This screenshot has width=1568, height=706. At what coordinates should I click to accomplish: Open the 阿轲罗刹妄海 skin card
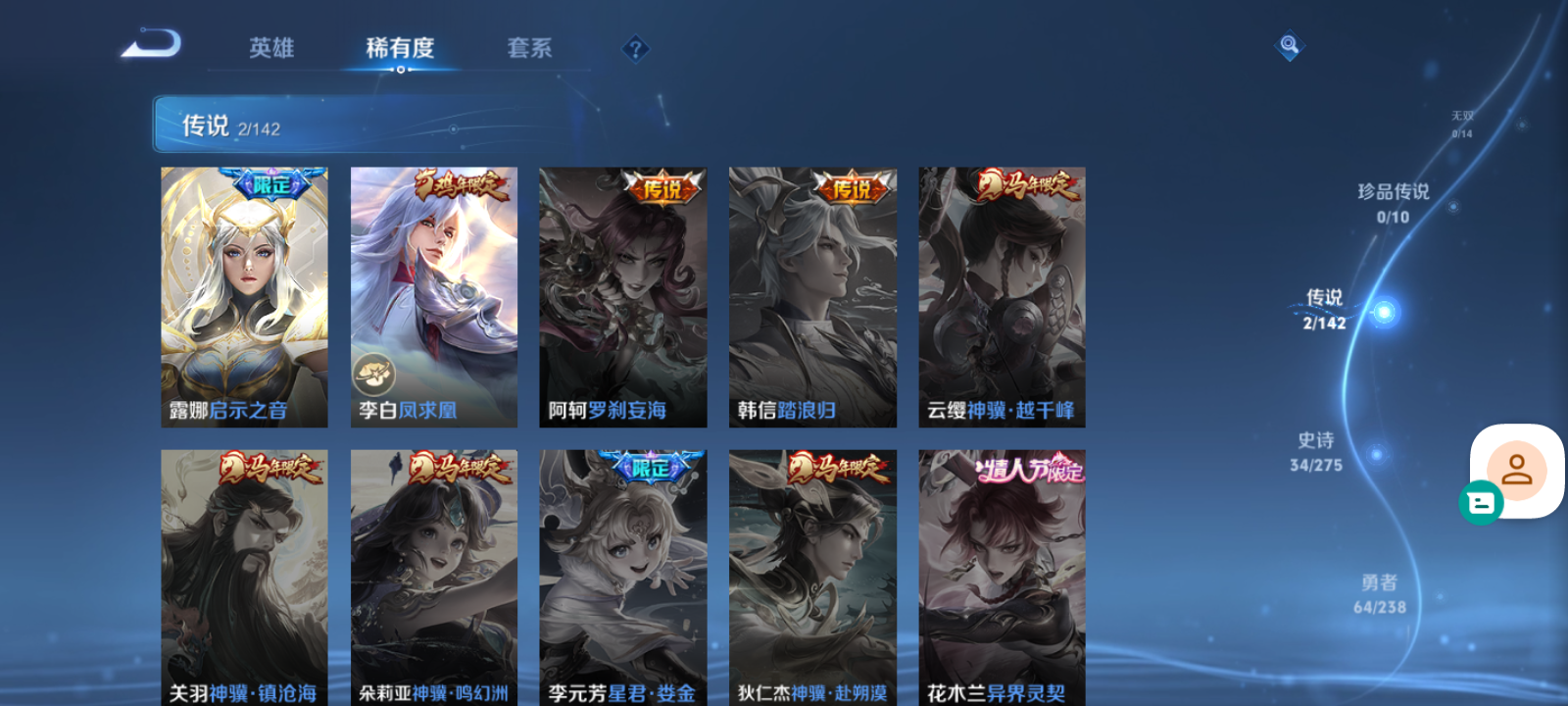pyautogui.click(x=622, y=294)
